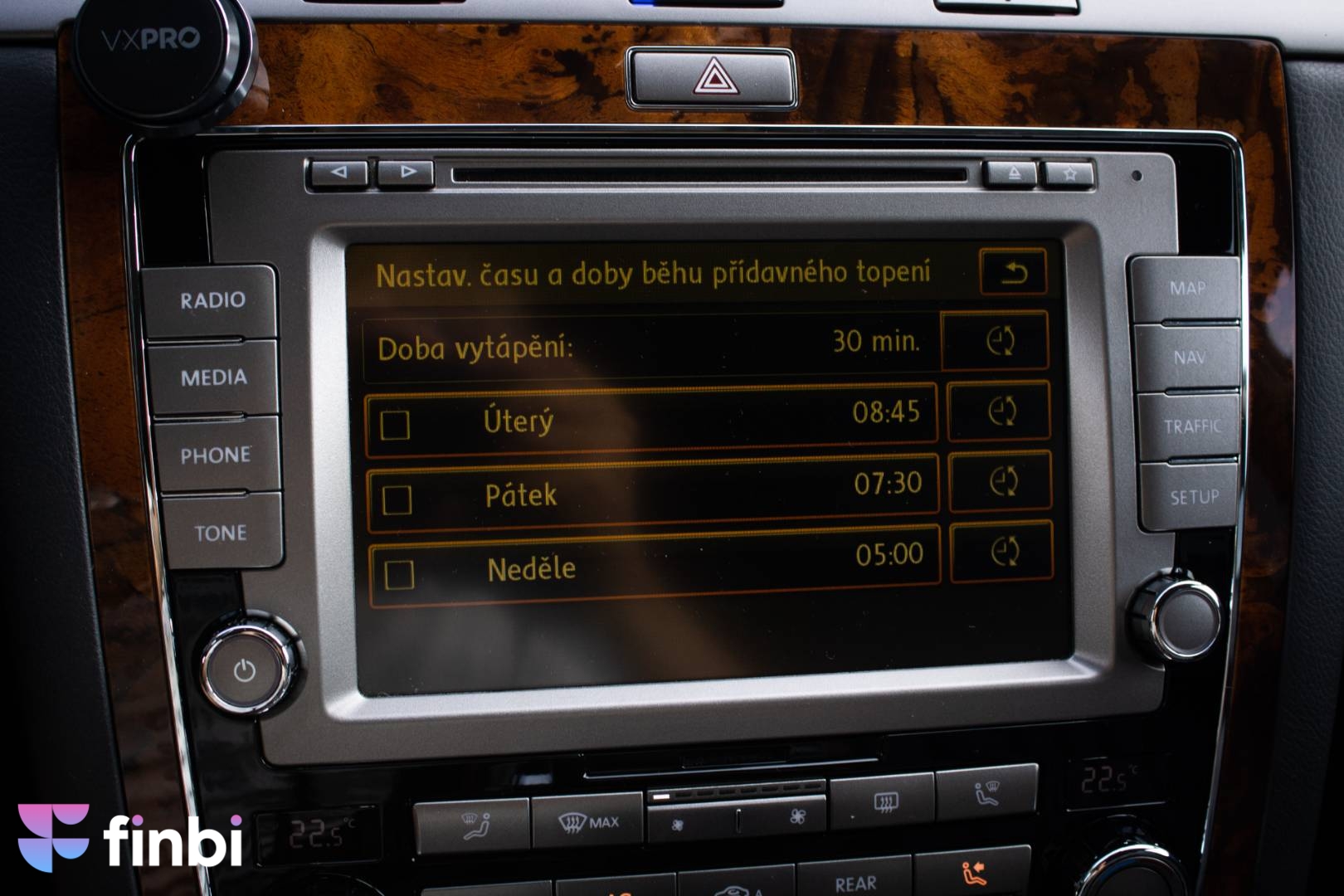Open the clock setting for Úterý 08:45
1344x896 pixels.
coord(1000,411)
